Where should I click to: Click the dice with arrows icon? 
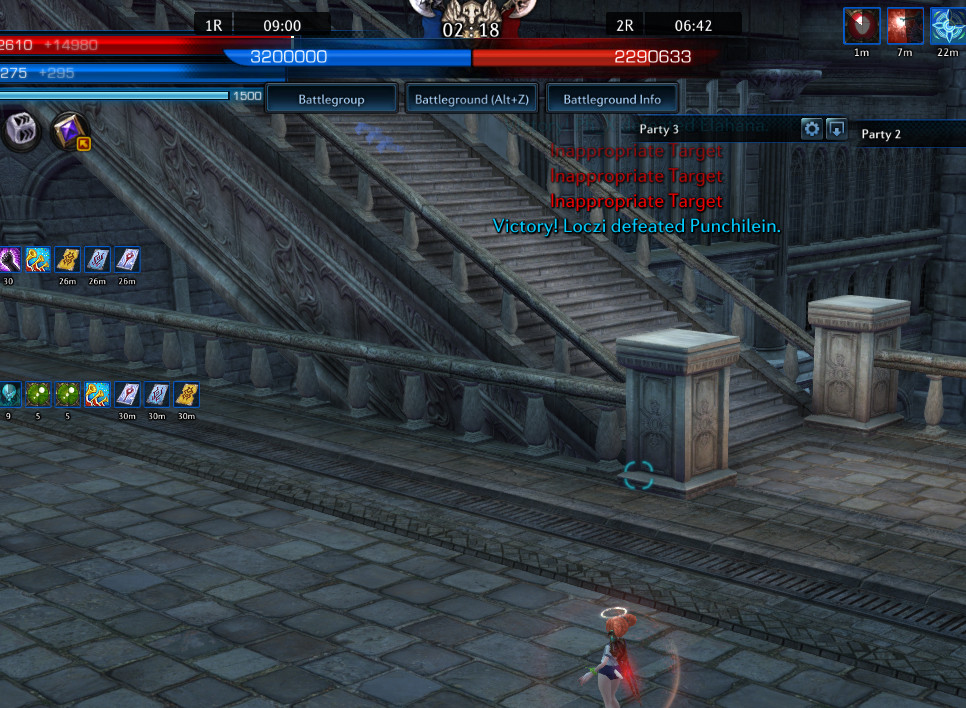coord(21,130)
